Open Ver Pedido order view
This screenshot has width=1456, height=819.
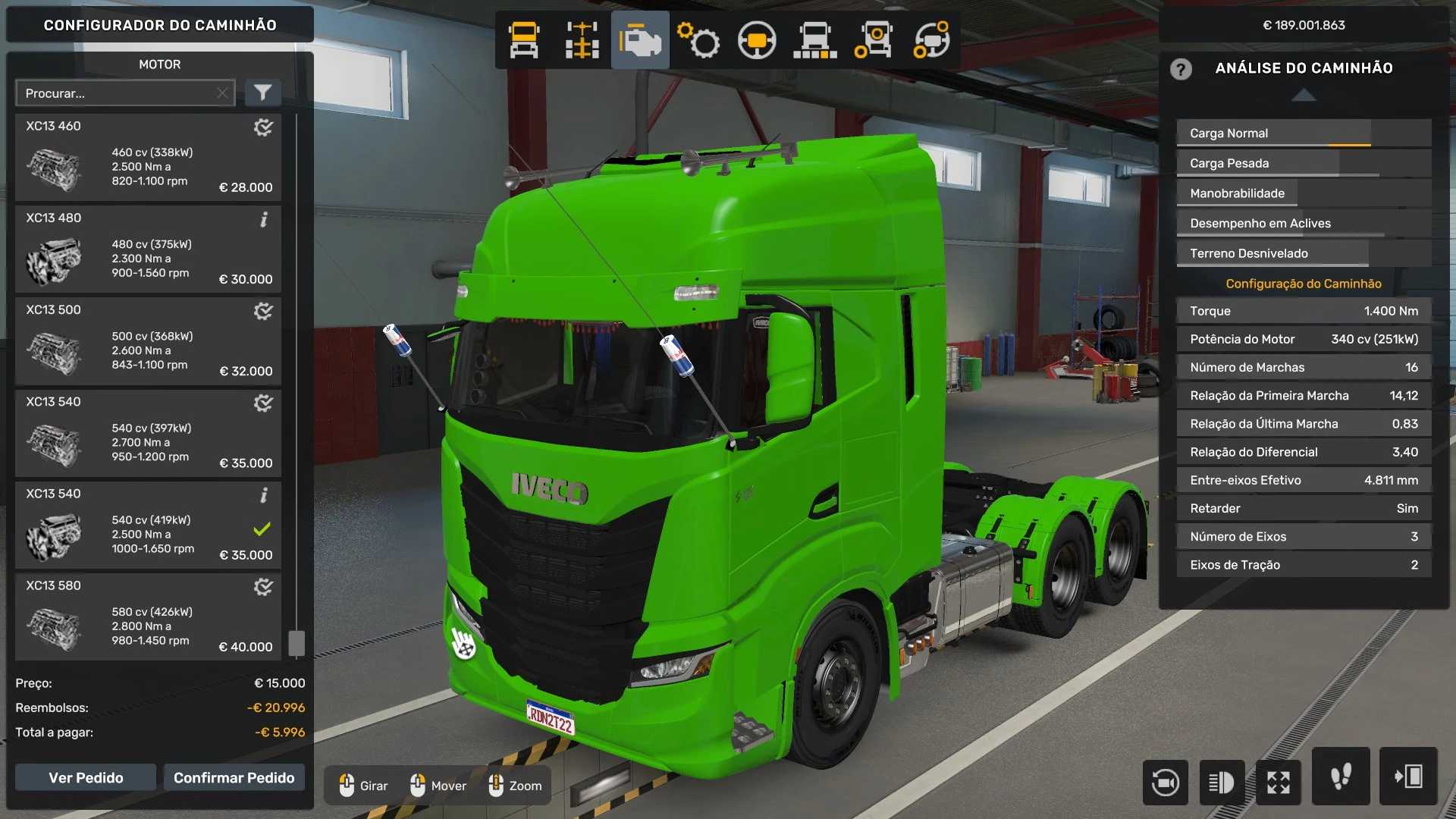86,778
